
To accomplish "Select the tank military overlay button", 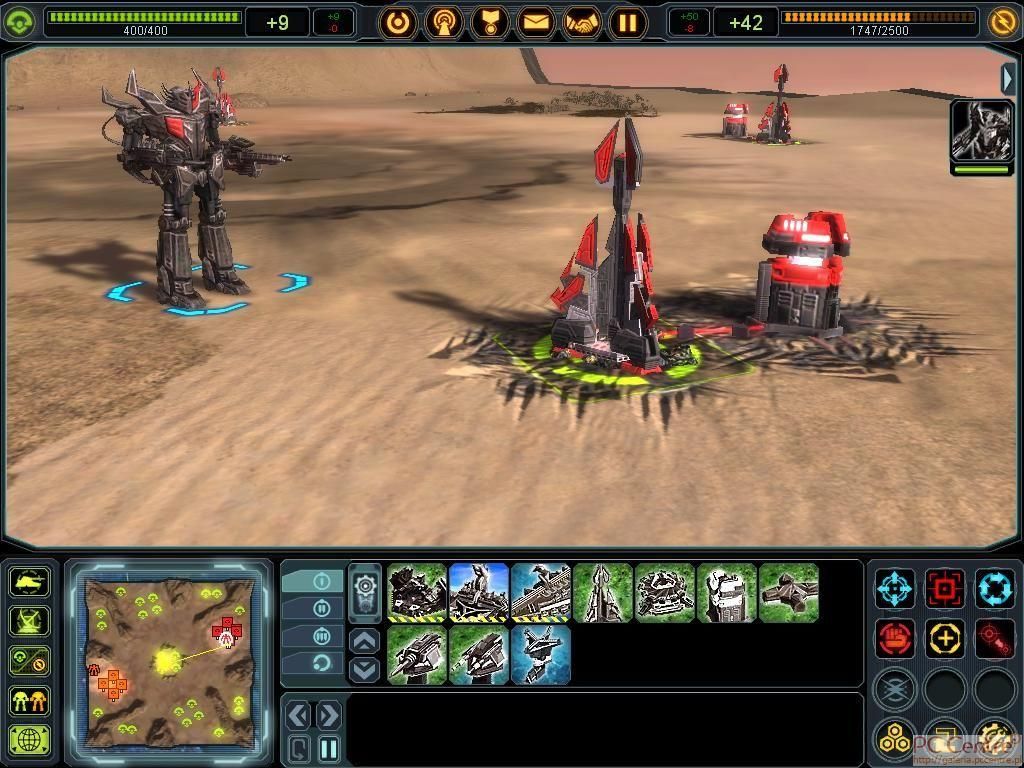I will [x=30, y=581].
